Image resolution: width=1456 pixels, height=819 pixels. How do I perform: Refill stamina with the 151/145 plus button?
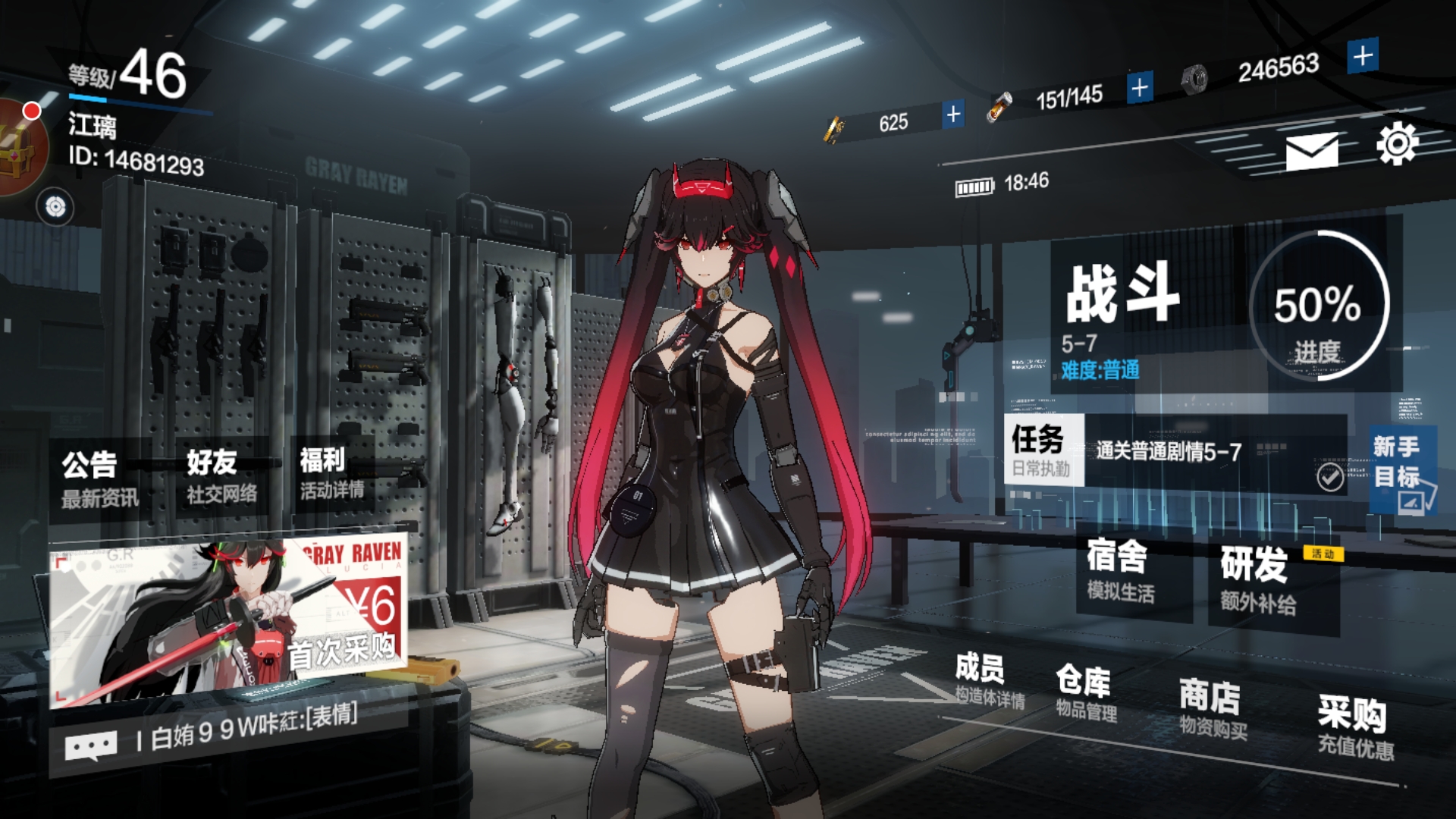1139,88
